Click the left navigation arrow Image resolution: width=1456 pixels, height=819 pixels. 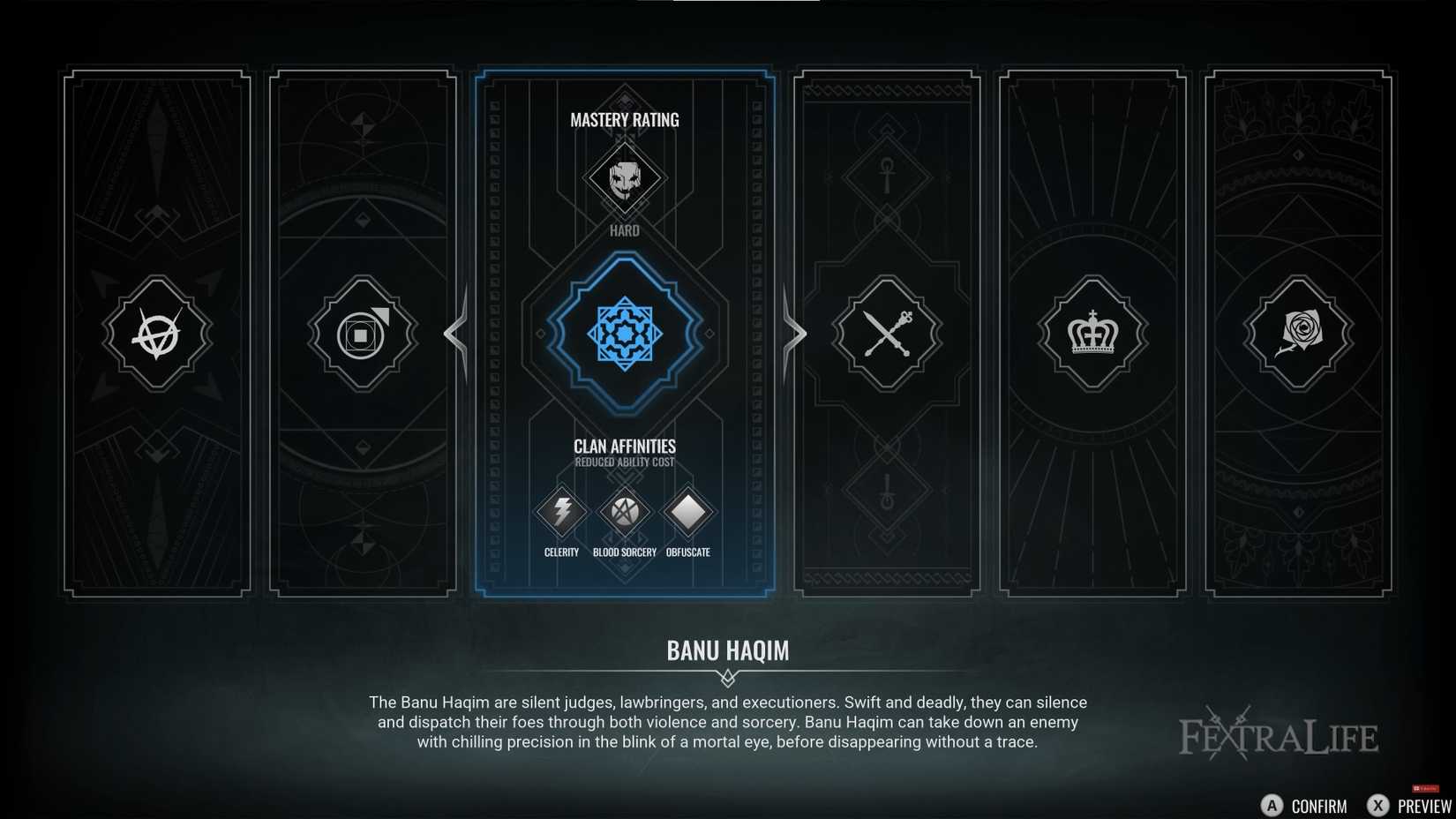coord(455,334)
